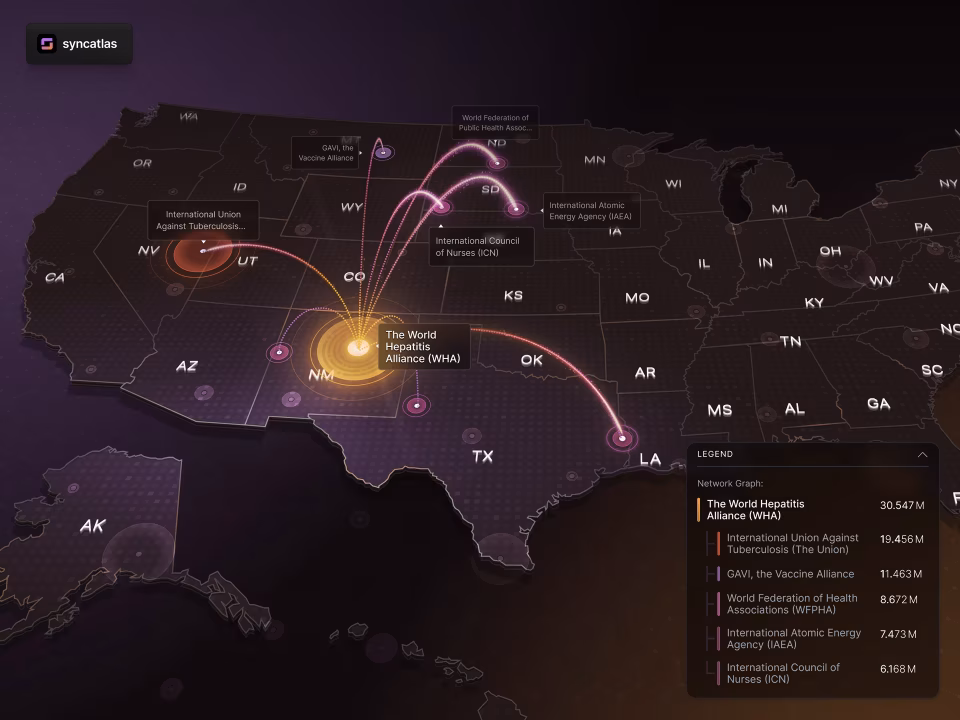Viewport: 960px width, 720px height.
Task: Click World Federation of Public Health map label
Action: (495, 123)
